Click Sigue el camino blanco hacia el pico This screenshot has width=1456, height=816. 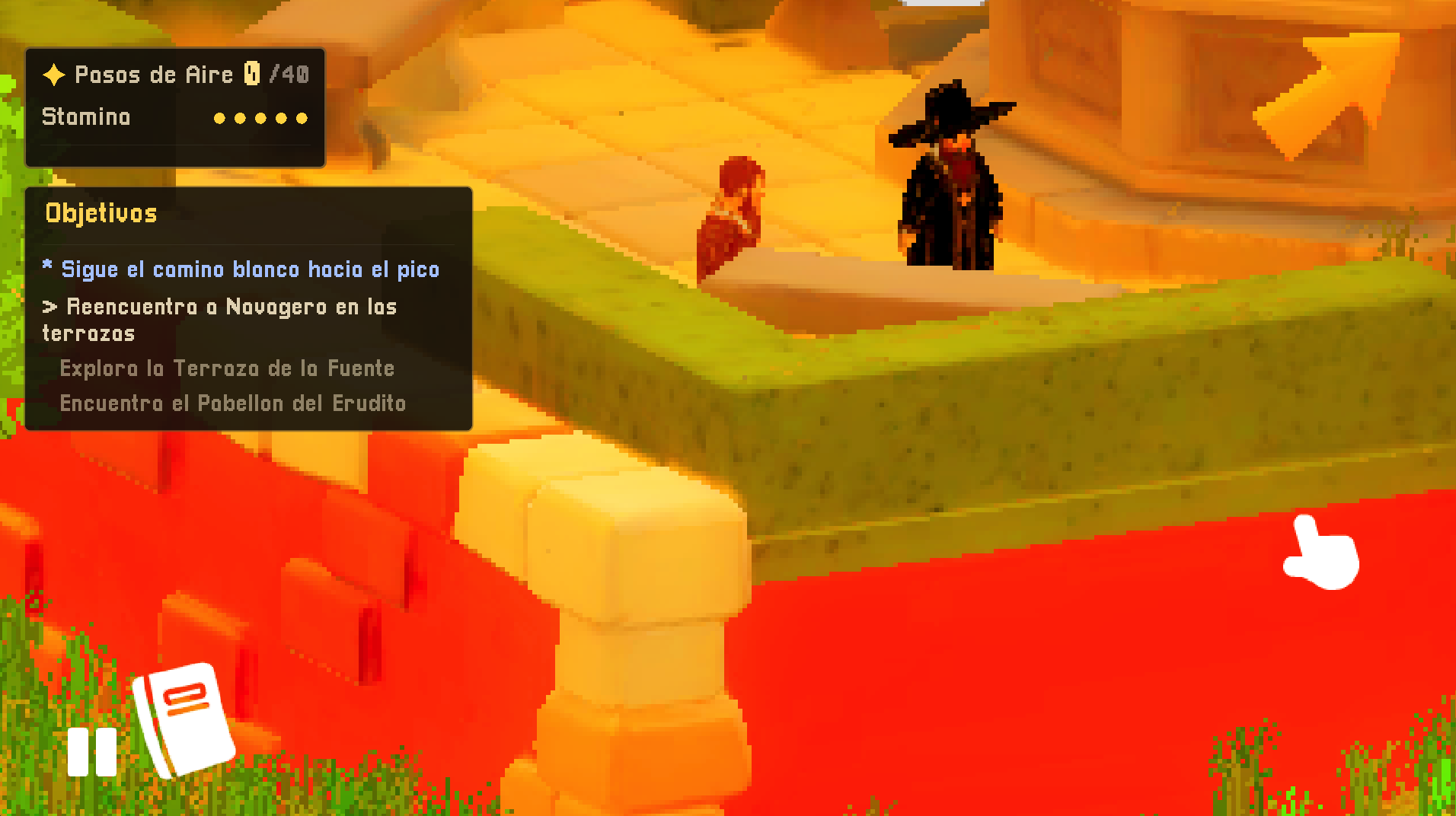coord(251,268)
